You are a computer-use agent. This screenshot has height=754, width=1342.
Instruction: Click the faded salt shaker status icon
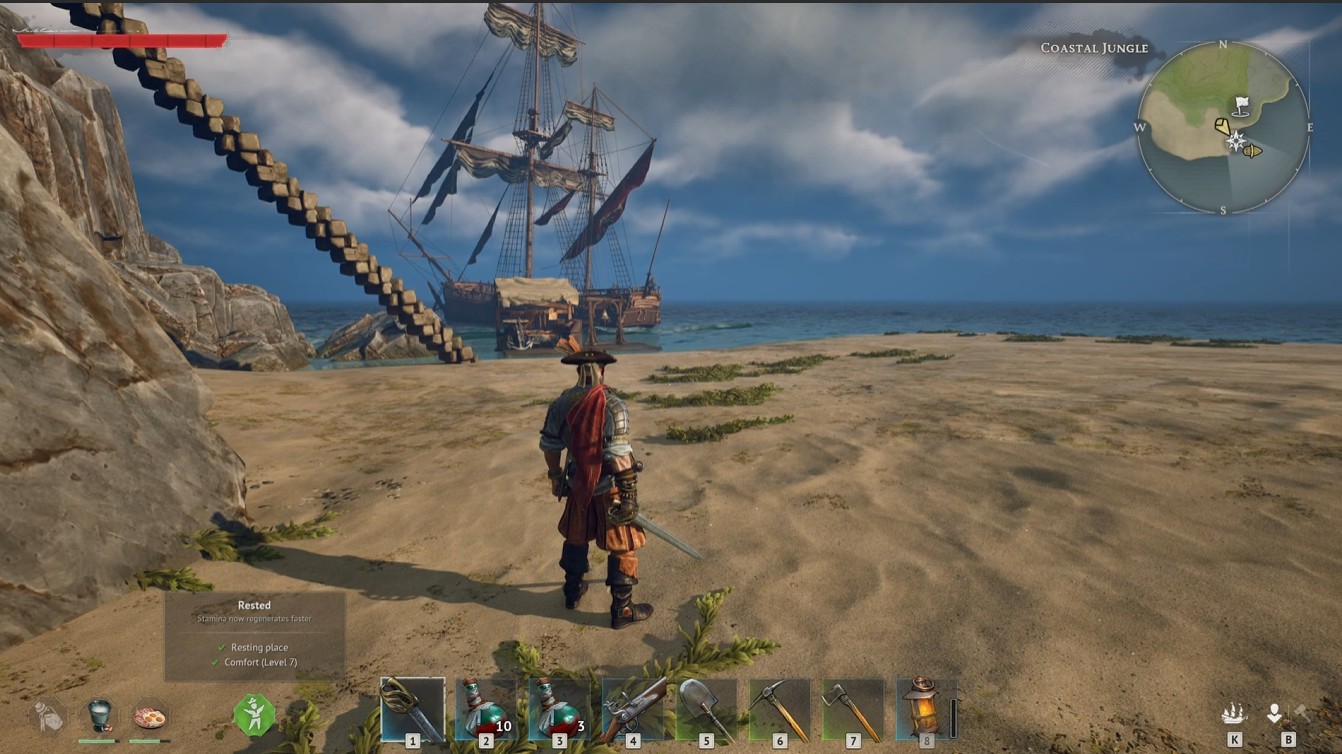point(47,716)
